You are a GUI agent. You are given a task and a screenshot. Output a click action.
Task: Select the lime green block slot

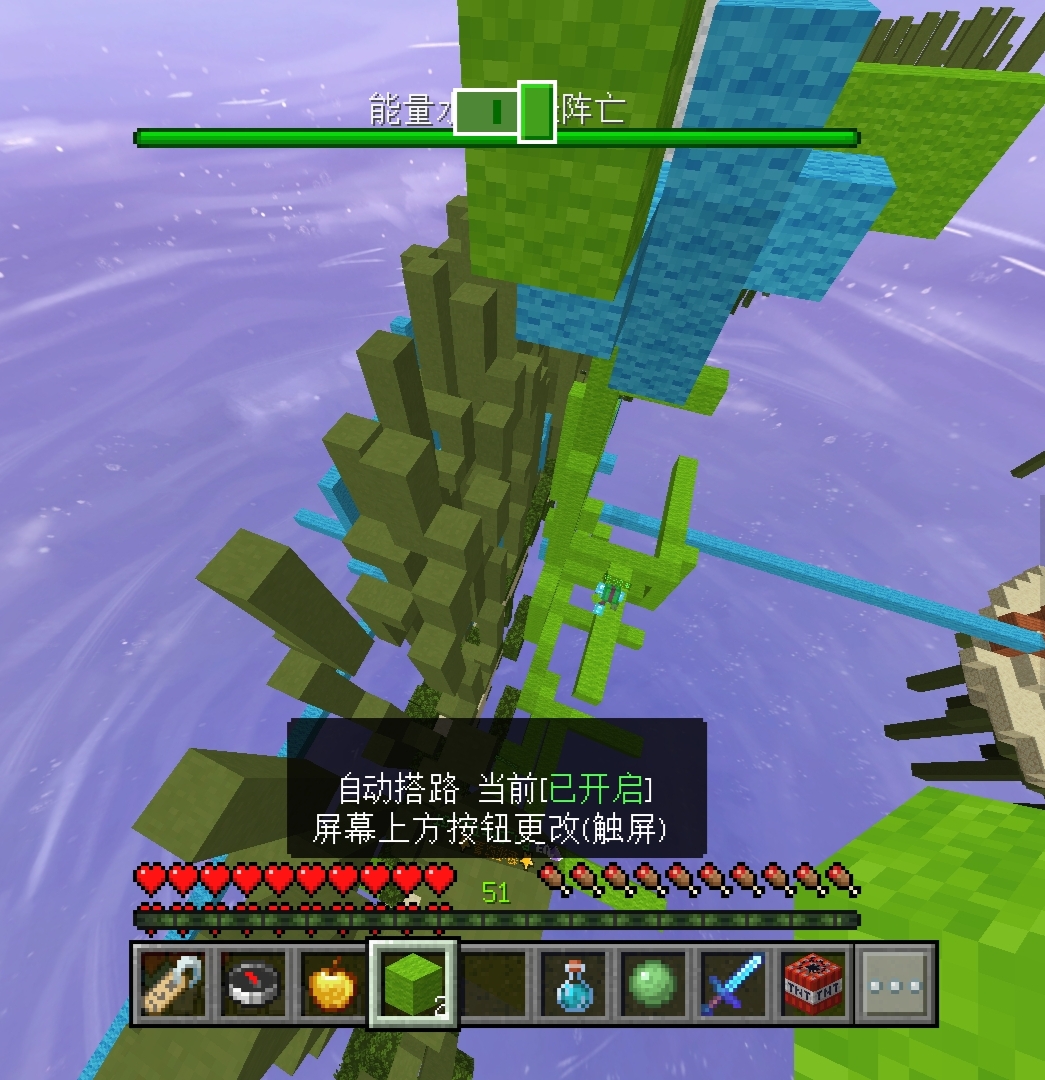click(413, 984)
